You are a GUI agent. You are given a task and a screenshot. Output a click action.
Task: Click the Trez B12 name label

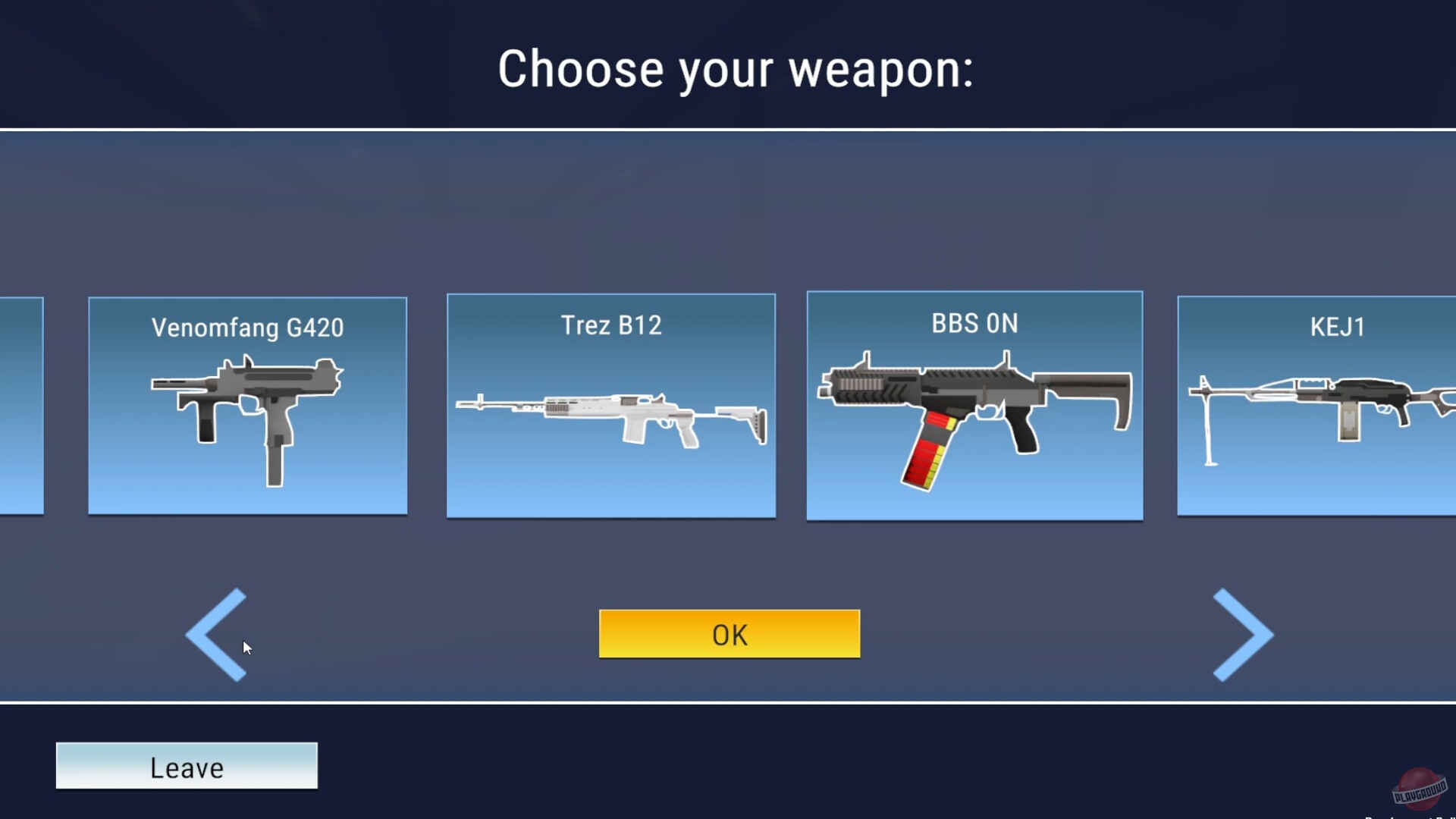pos(610,325)
